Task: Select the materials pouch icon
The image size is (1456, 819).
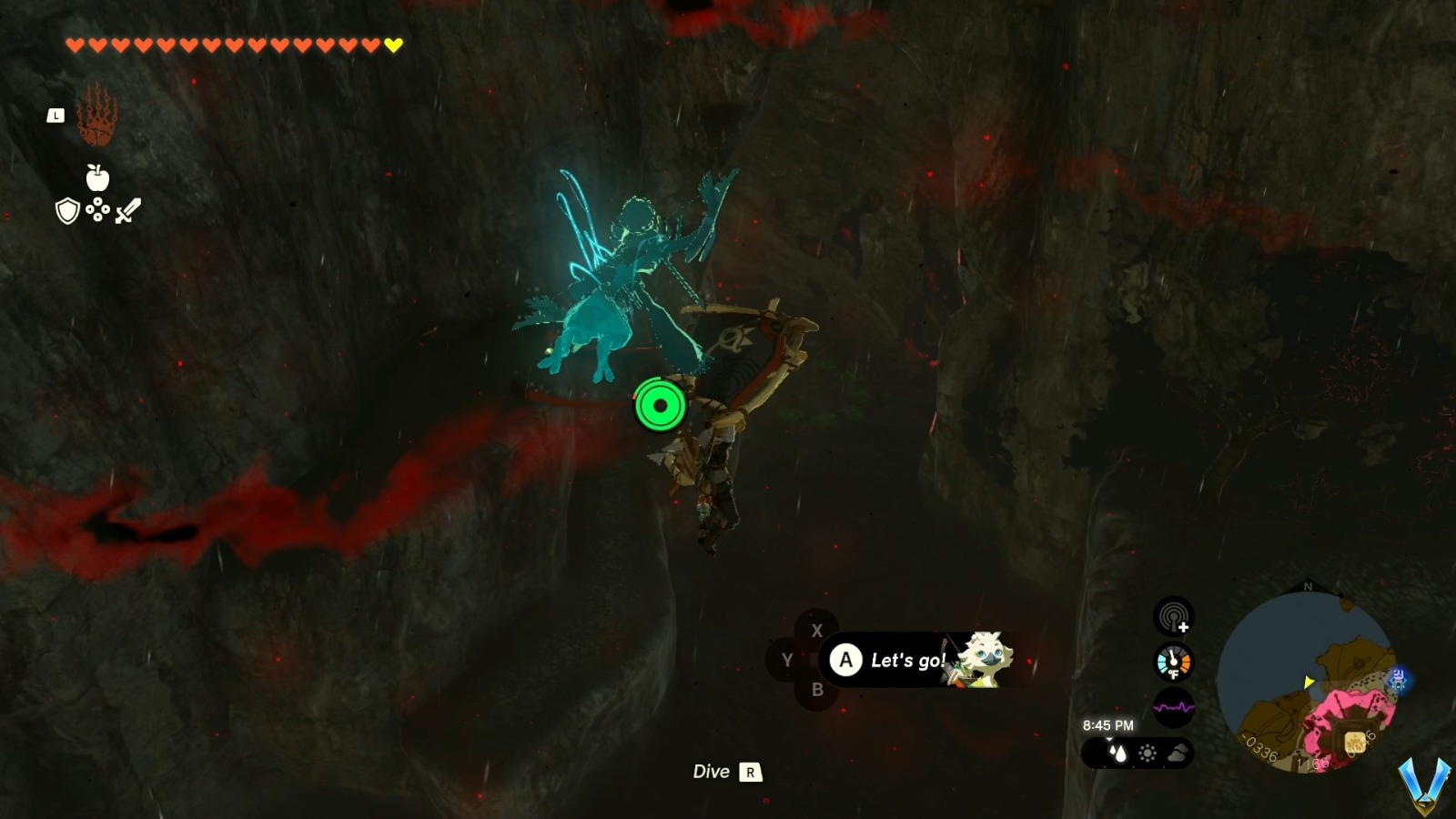Action: click(96, 210)
